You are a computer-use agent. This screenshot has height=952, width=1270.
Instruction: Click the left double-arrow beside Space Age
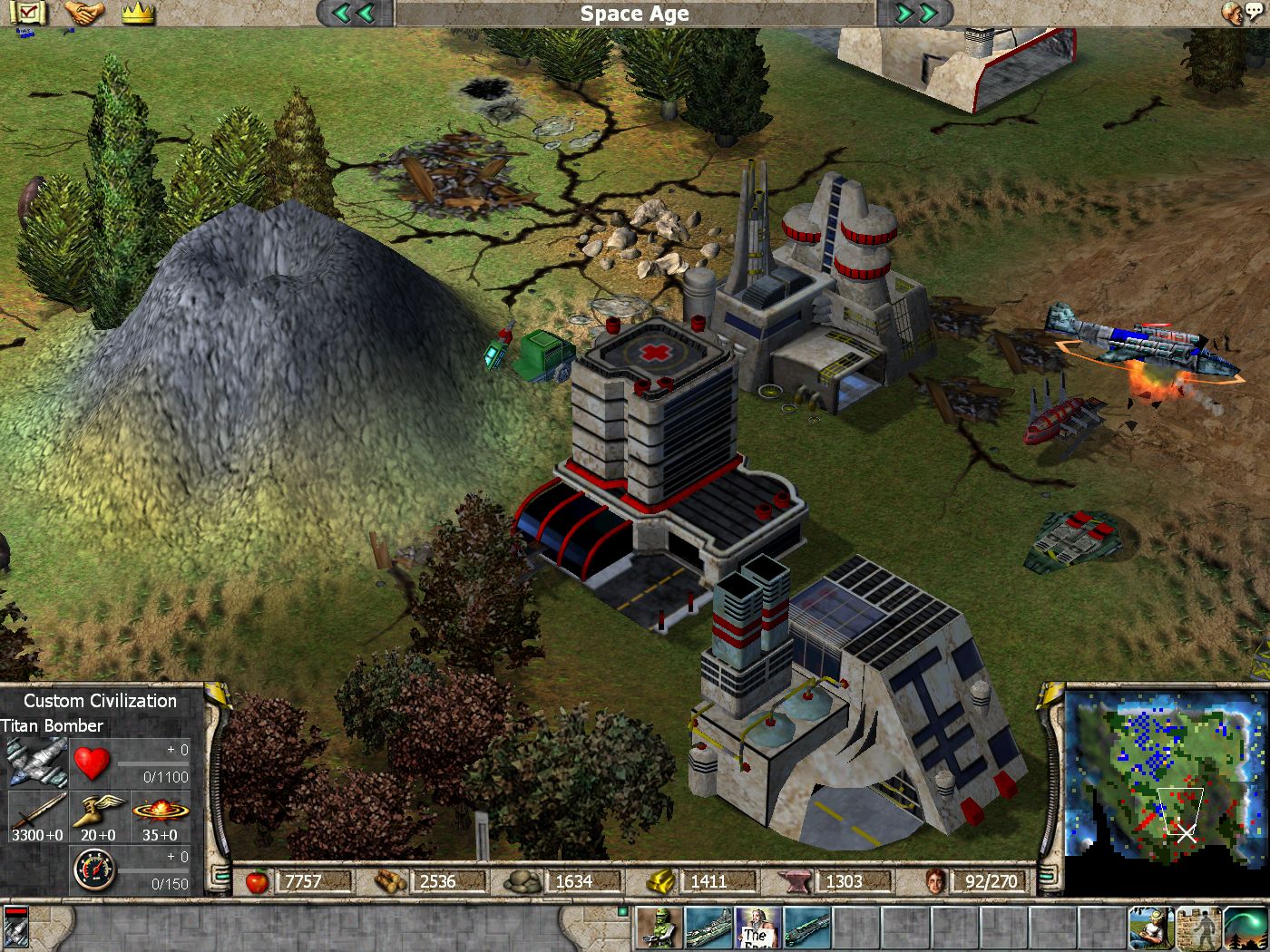[x=354, y=13]
